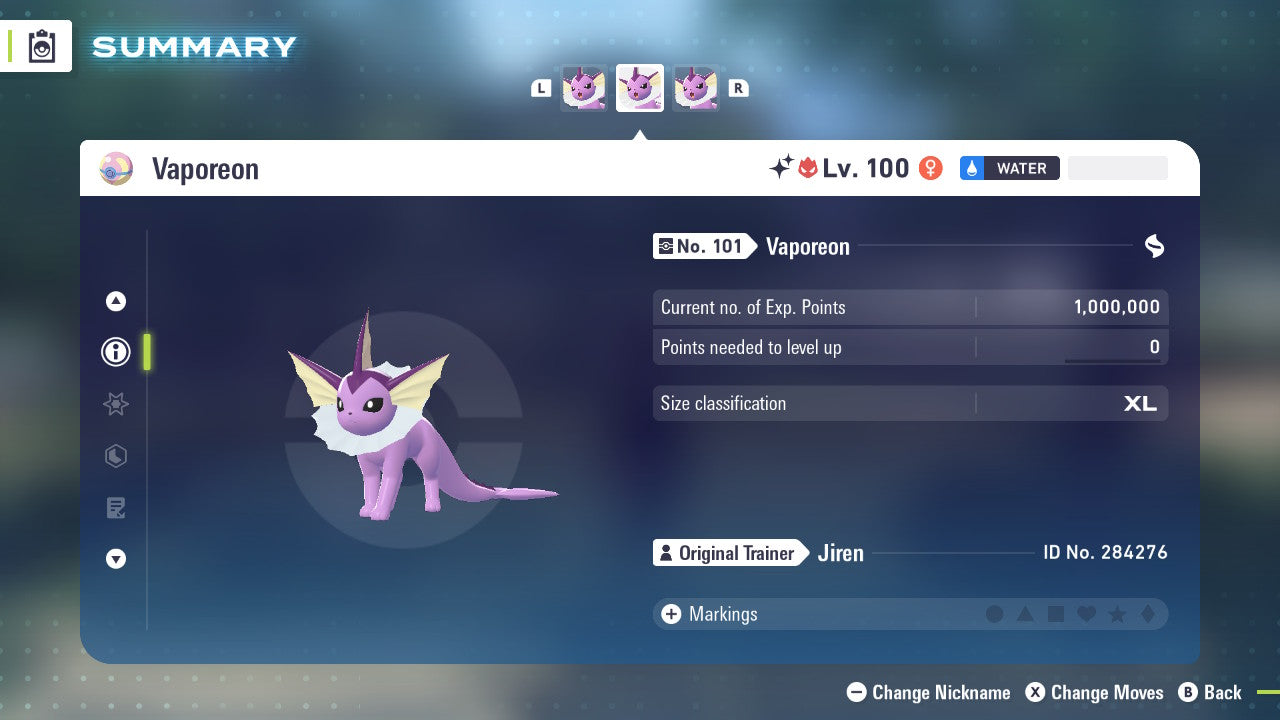Toggle the circle marking

[995, 614]
